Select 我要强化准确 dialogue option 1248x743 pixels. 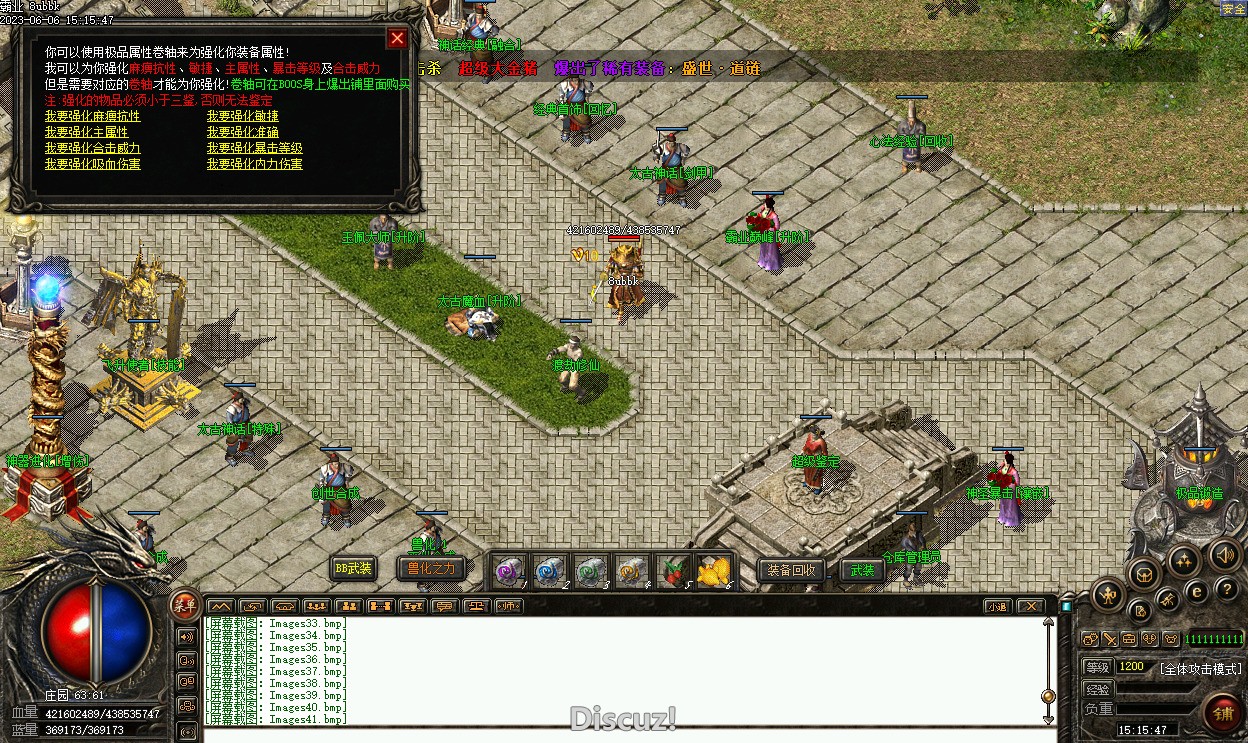click(243, 132)
